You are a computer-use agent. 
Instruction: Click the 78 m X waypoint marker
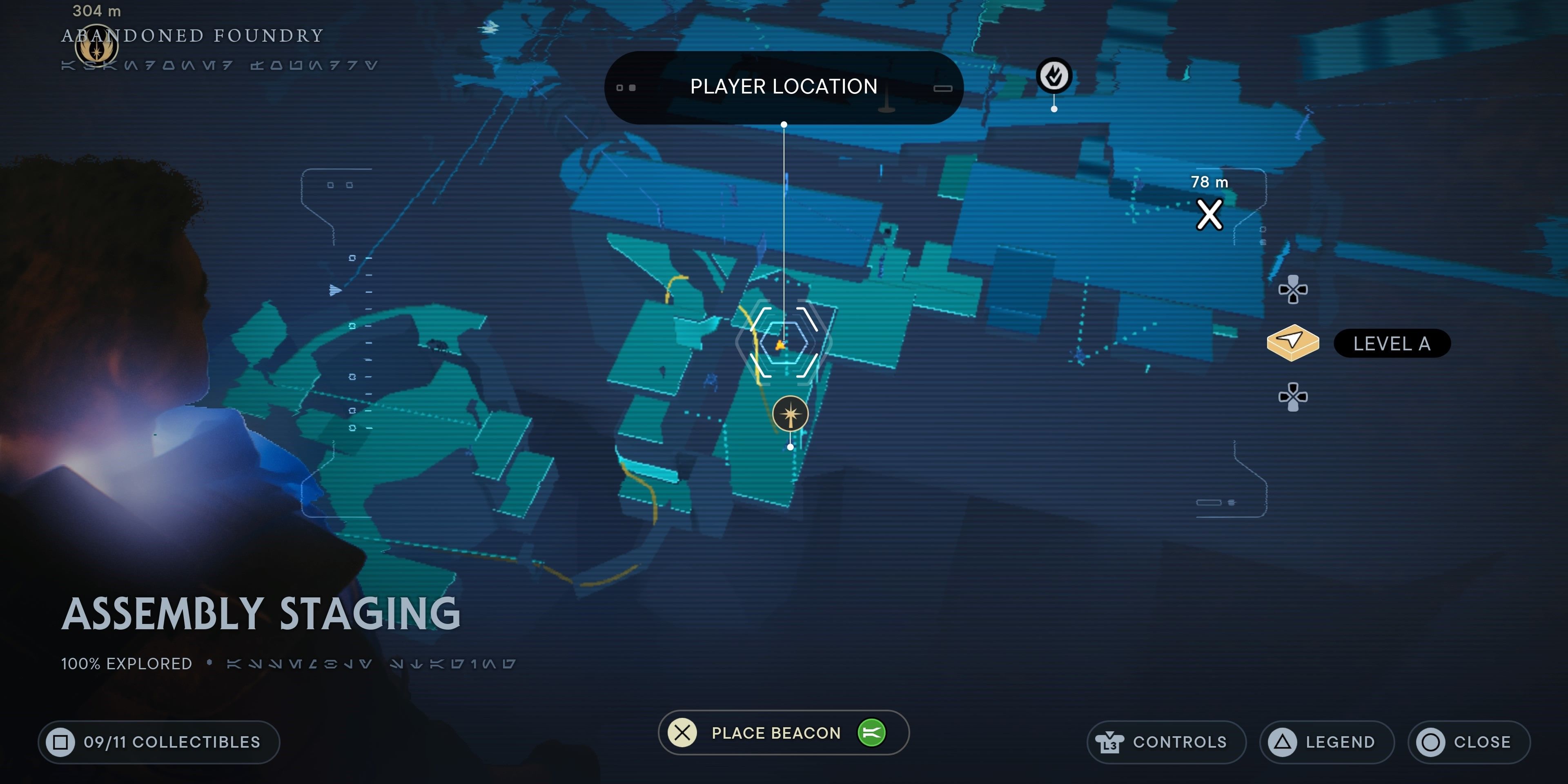click(1209, 214)
